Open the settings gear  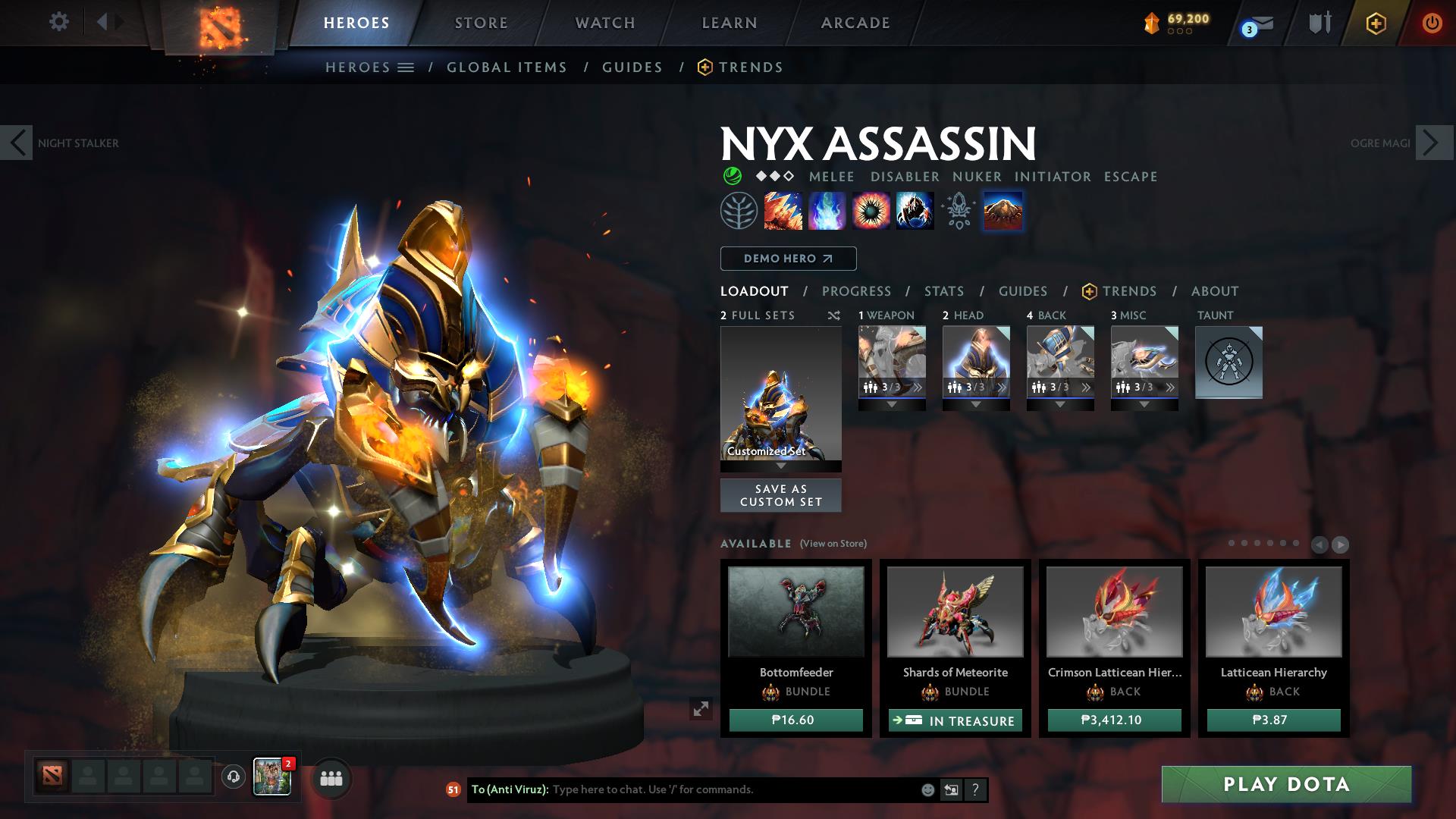coord(58,23)
